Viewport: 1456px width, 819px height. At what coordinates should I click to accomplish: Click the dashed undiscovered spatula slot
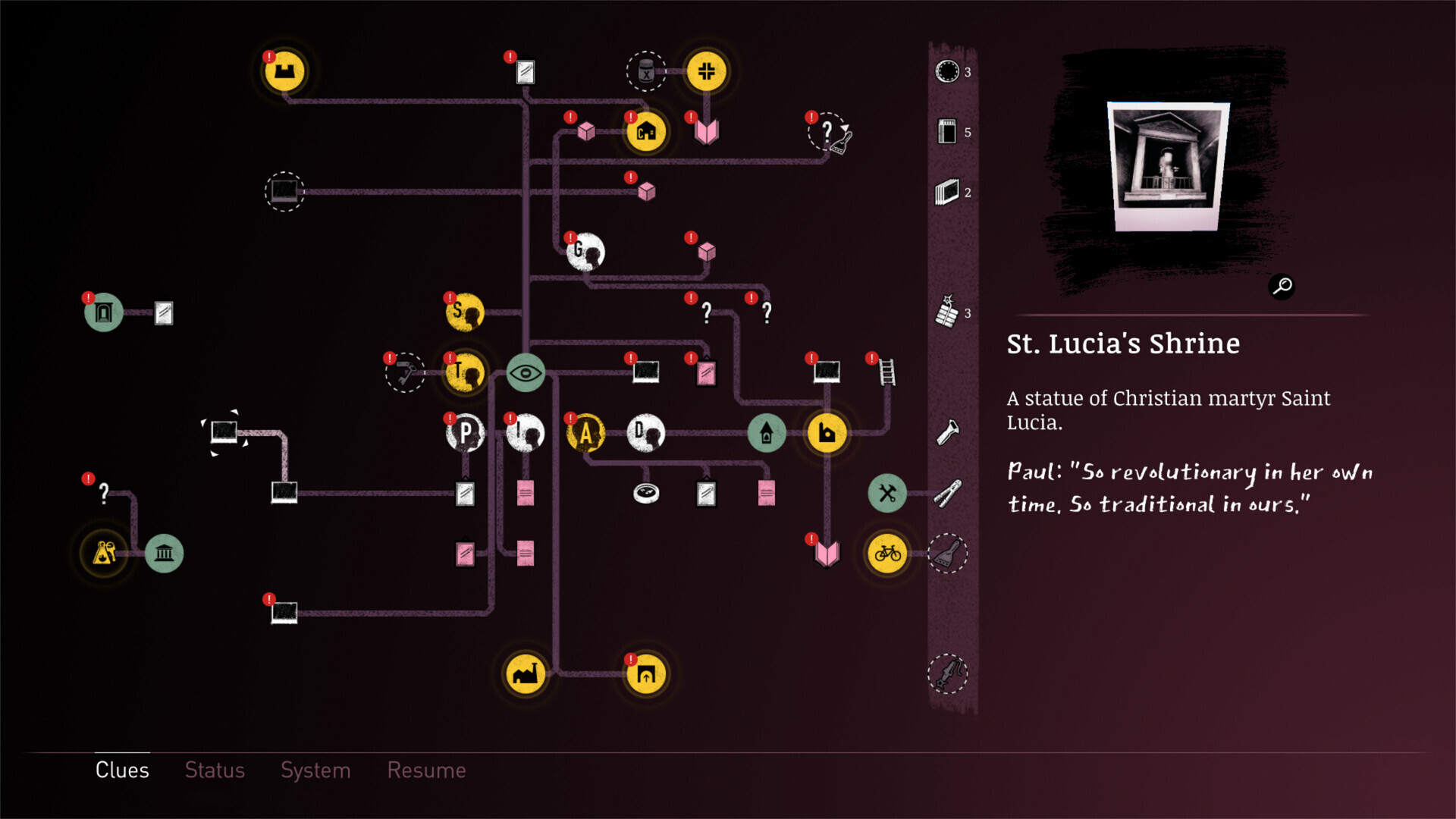(948, 554)
